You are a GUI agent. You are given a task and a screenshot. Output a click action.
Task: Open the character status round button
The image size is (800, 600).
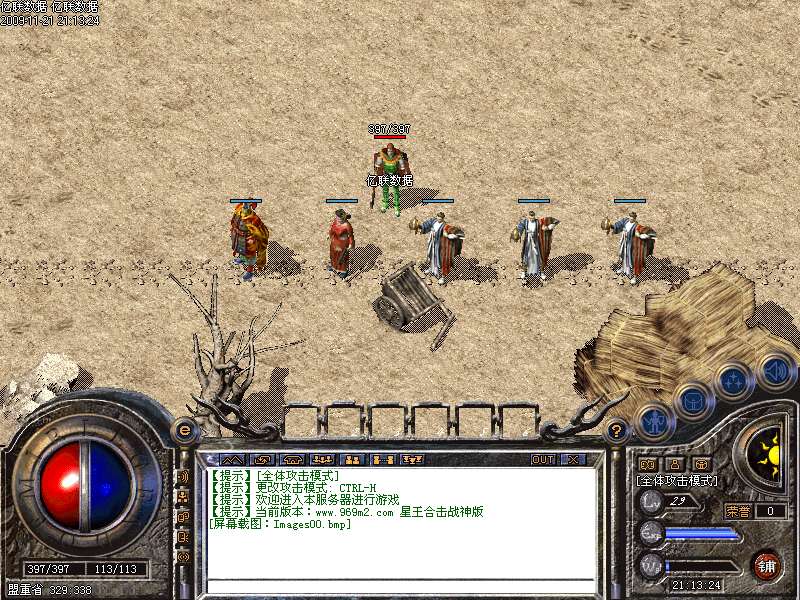coord(652,421)
